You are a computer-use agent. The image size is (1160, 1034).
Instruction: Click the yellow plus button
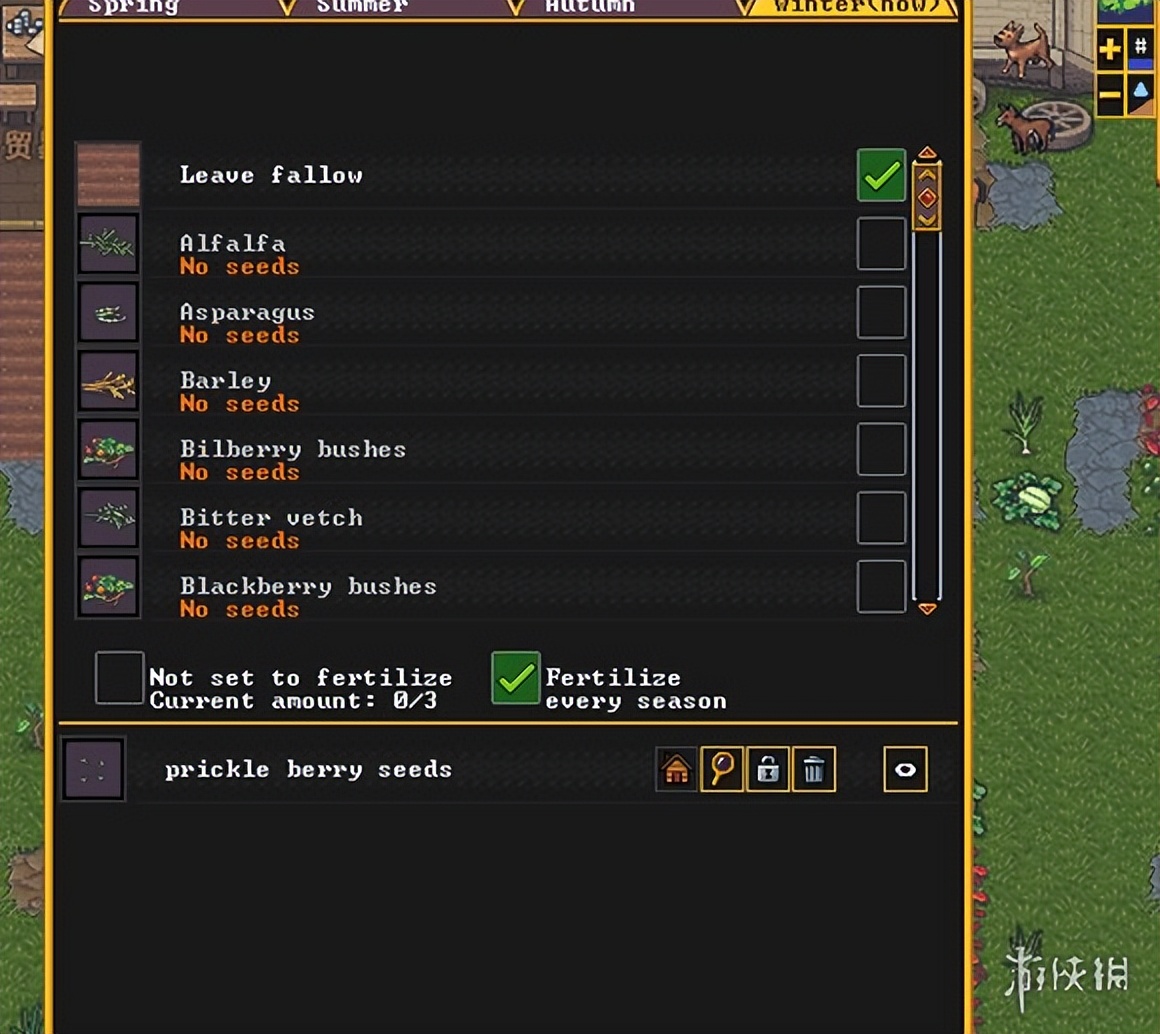pos(1110,49)
